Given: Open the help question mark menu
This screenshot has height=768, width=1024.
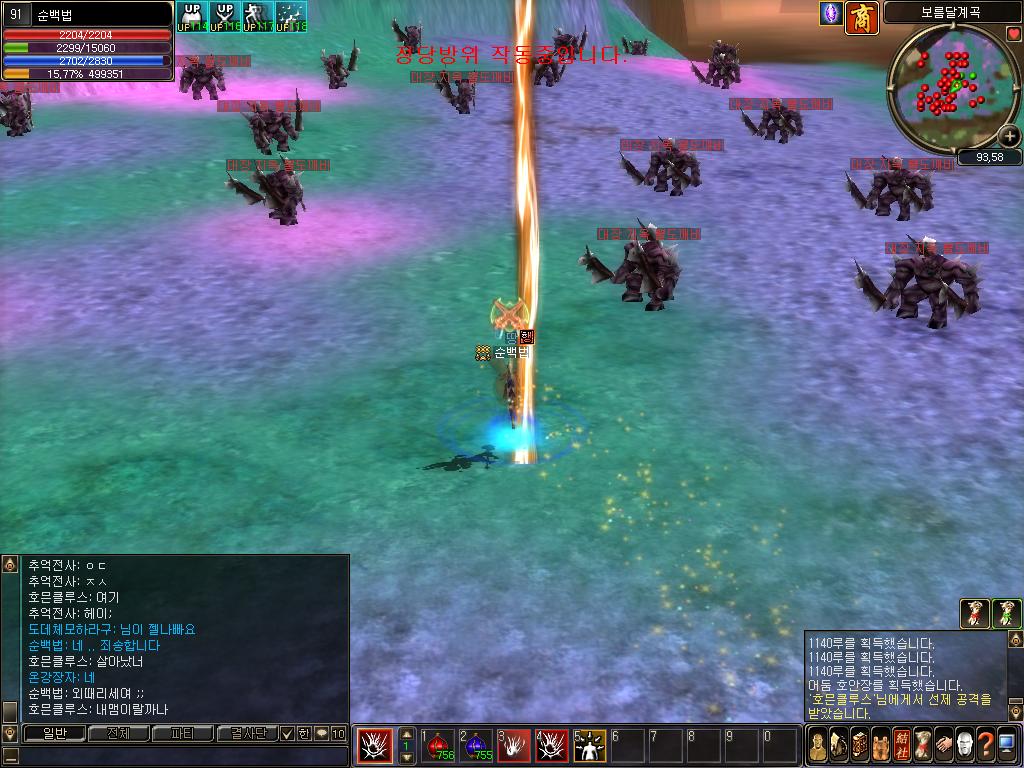Looking at the screenshot, I should click(985, 745).
